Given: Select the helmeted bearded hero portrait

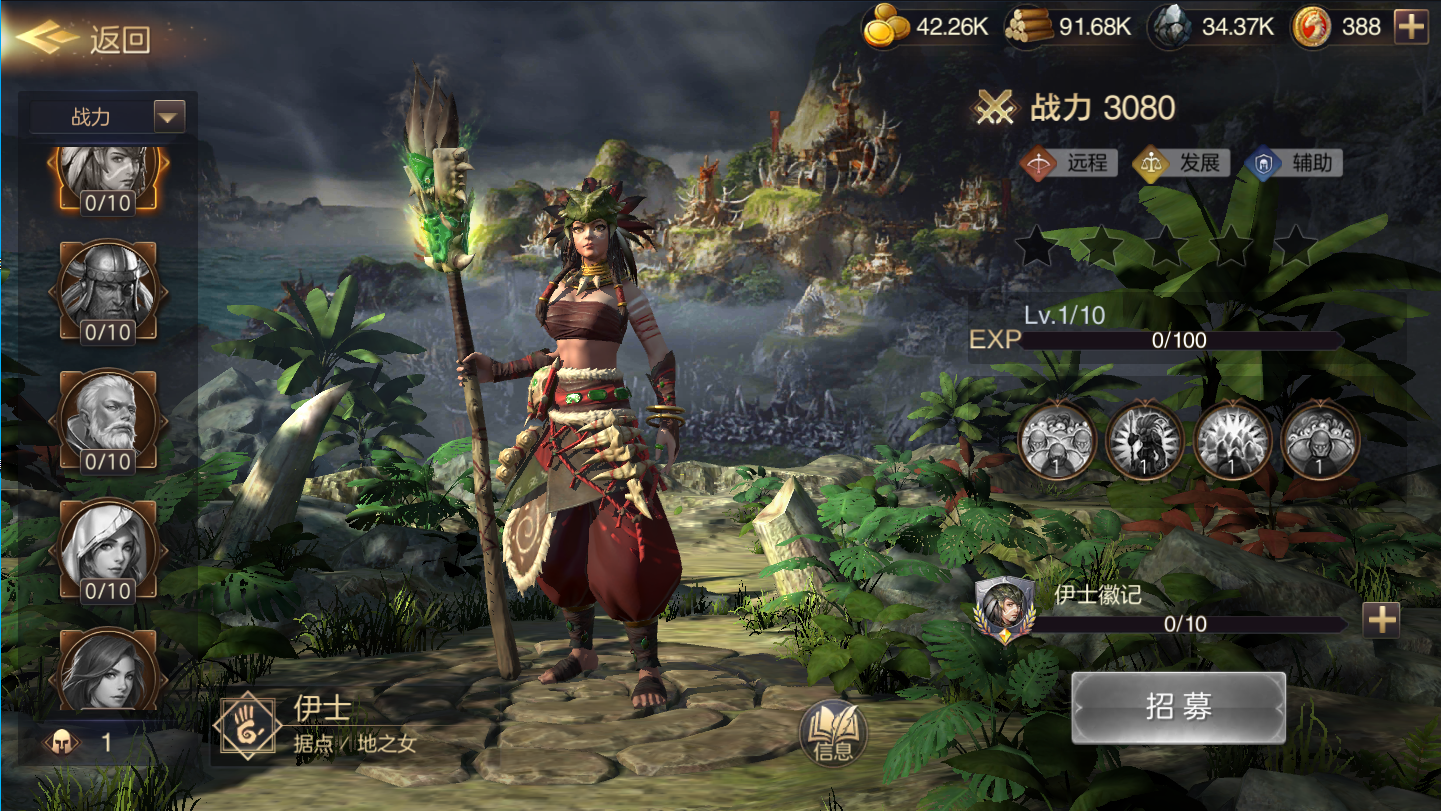Looking at the screenshot, I should [108, 288].
